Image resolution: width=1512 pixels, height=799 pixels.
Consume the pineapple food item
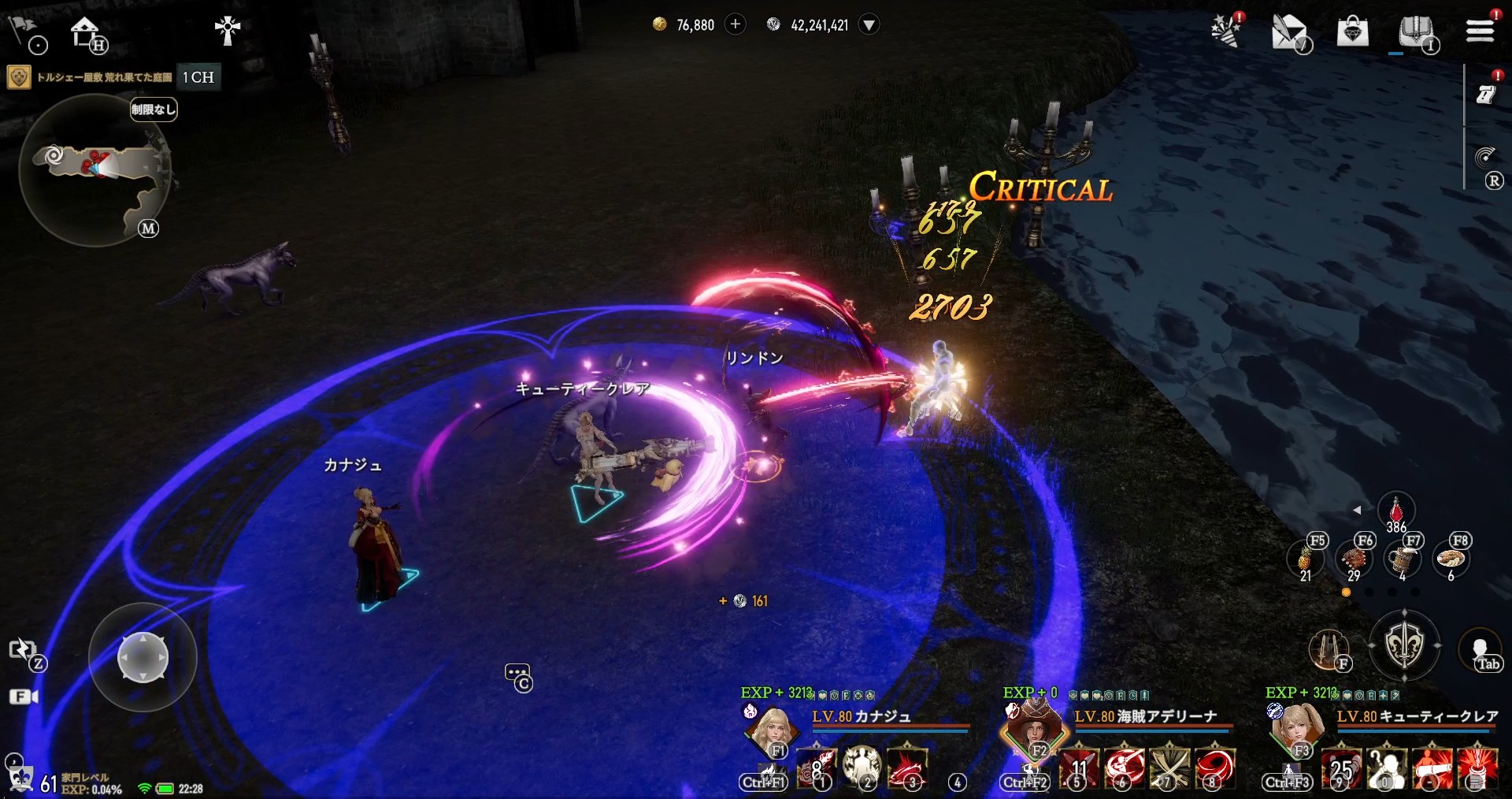coord(1305,559)
